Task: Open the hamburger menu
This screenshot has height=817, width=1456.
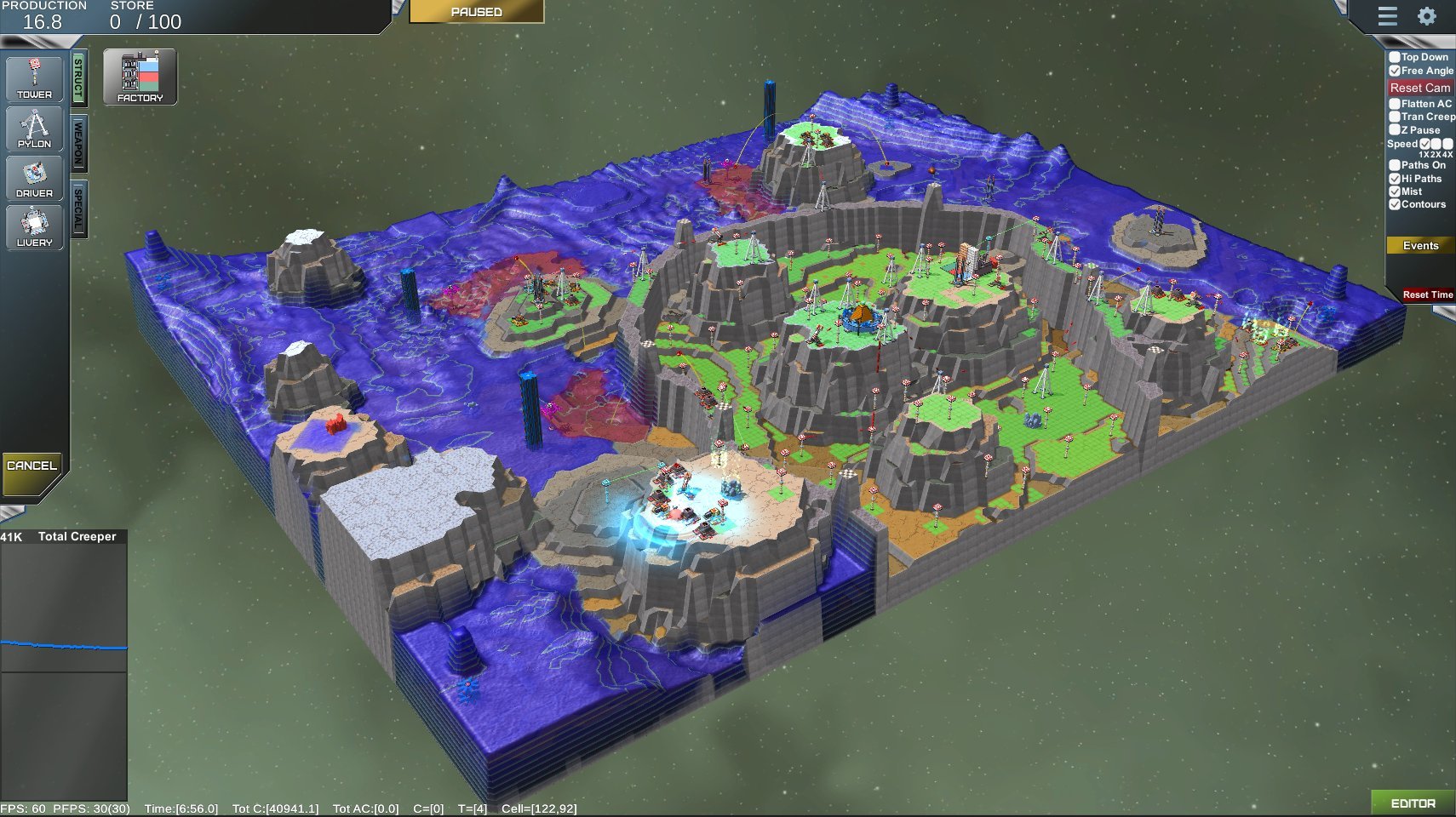Action: [x=1388, y=16]
